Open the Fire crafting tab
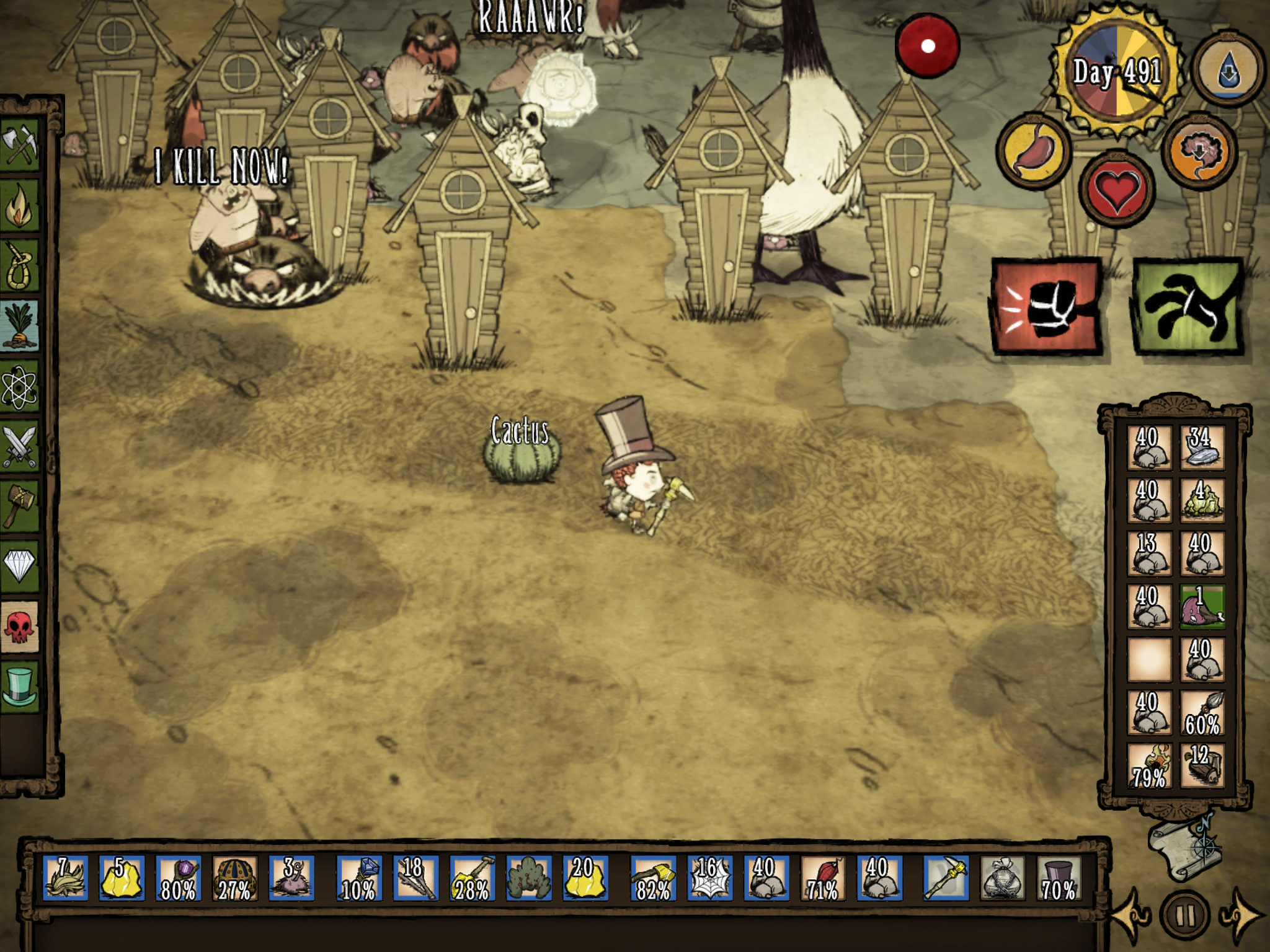Image resolution: width=1270 pixels, height=952 pixels. [x=20, y=206]
